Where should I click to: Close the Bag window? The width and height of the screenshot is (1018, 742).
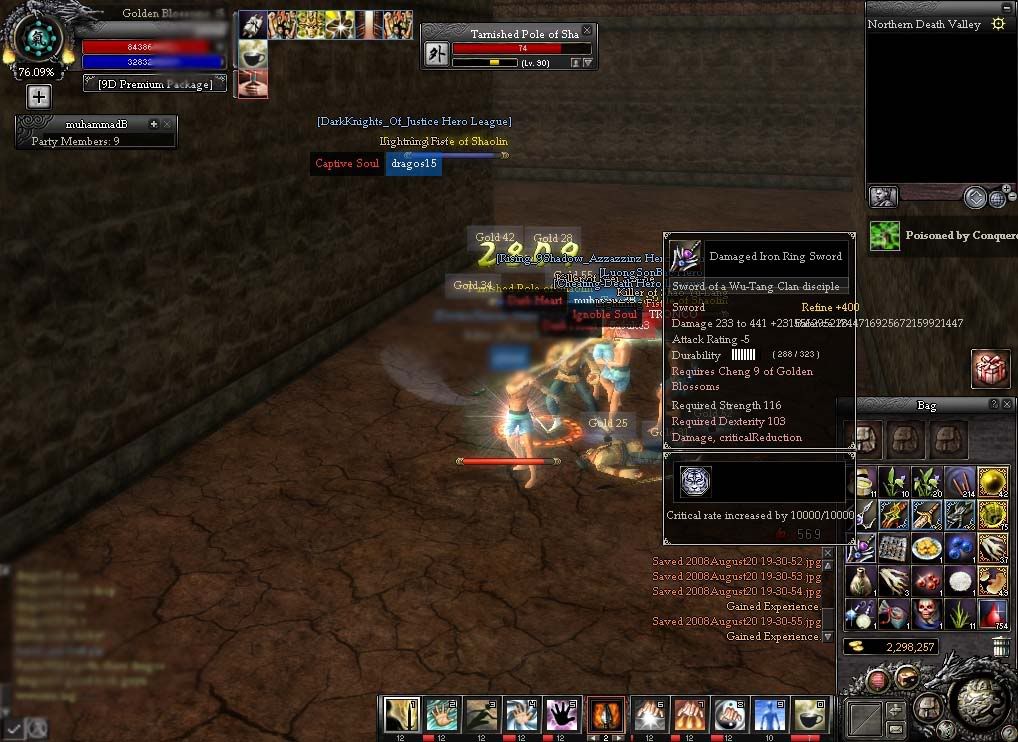click(x=1008, y=404)
